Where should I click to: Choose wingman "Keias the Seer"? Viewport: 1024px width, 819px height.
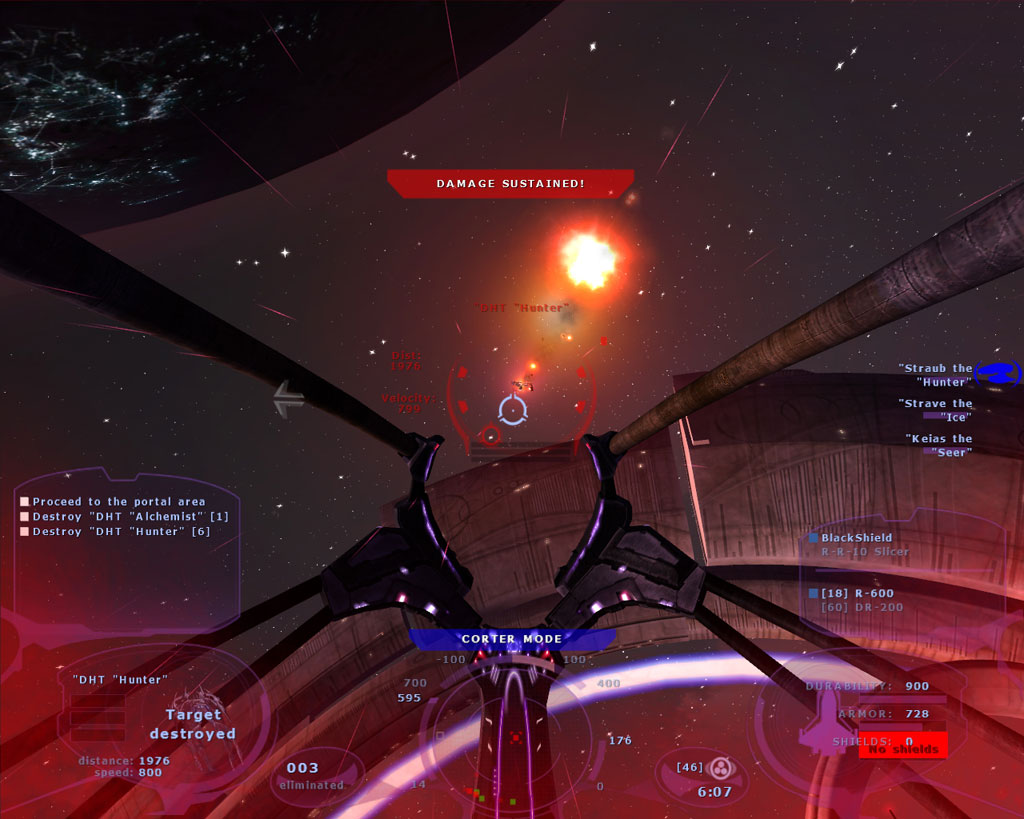[x=938, y=445]
